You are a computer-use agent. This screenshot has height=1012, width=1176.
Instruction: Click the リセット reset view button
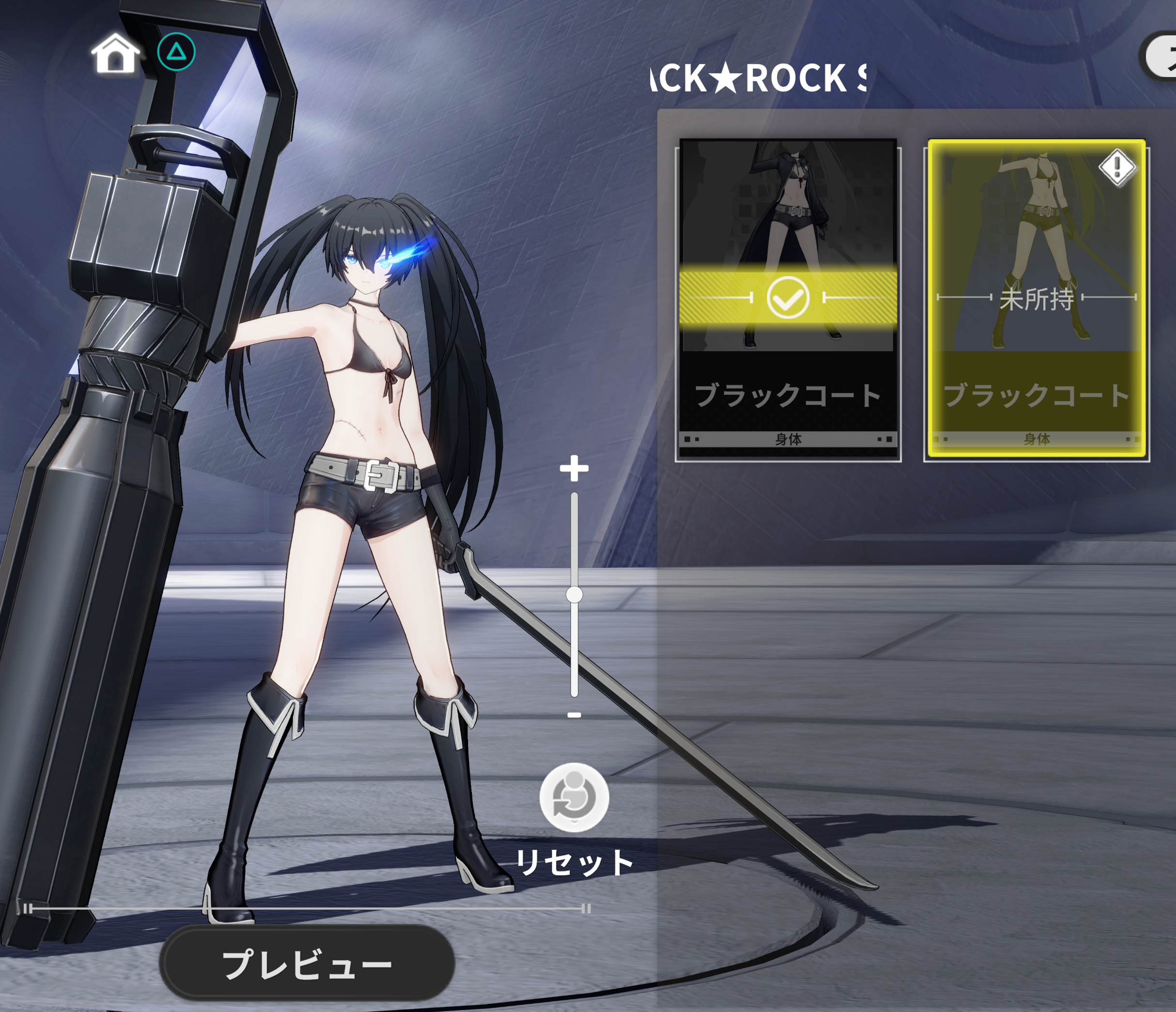click(574, 797)
